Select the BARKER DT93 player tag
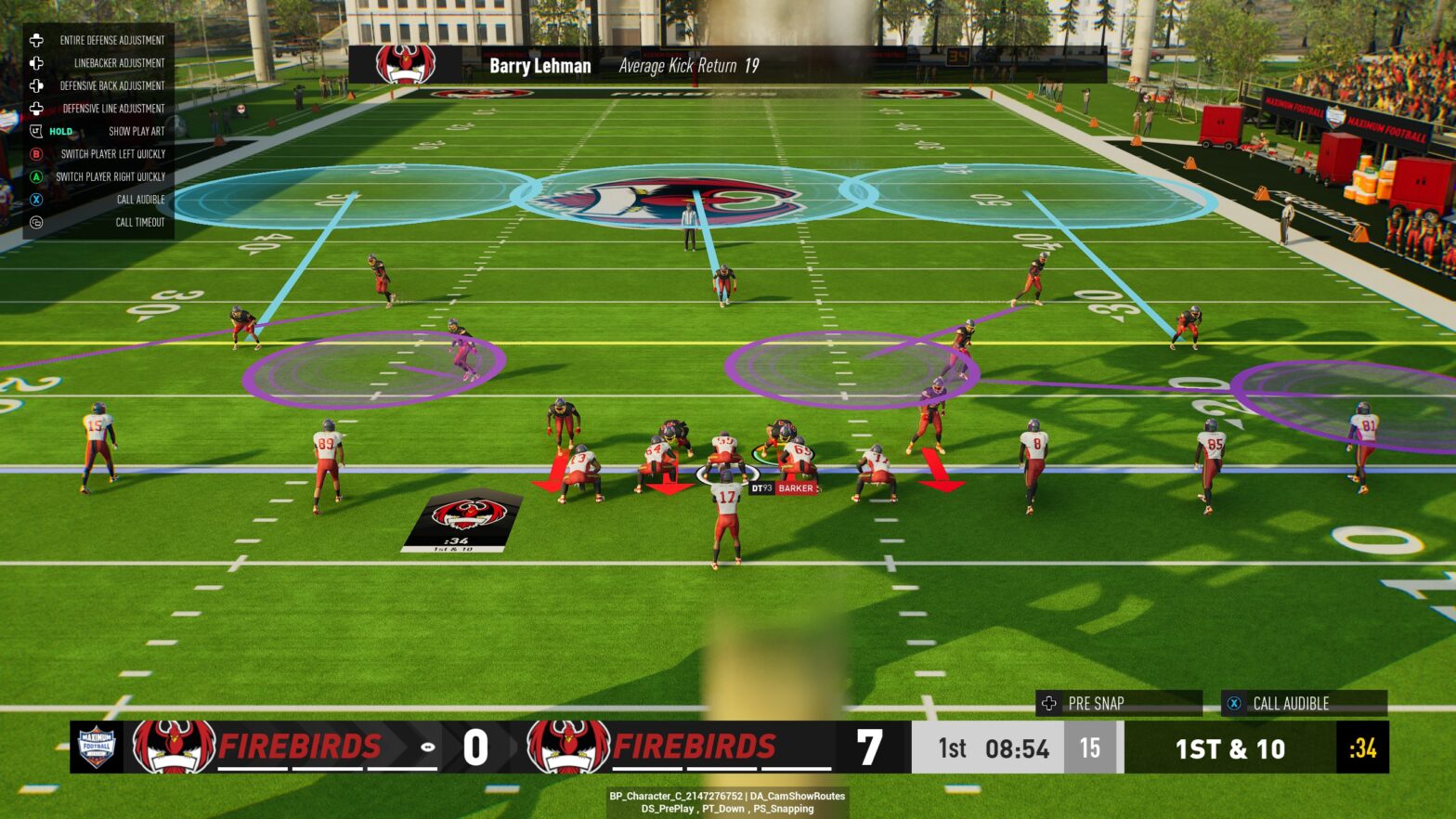This screenshot has width=1456, height=819. [x=783, y=487]
